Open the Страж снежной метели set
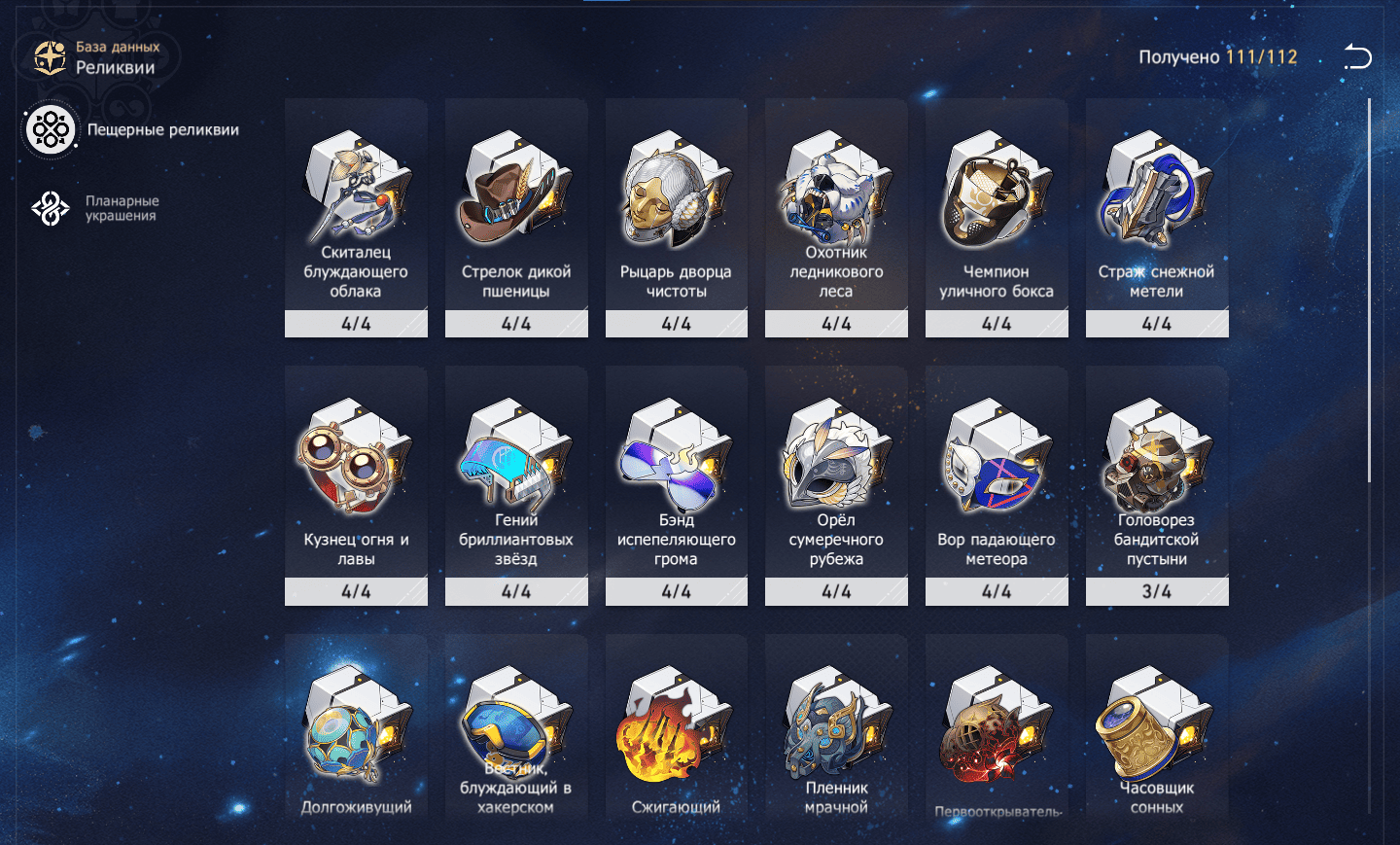The image size is (1400, 845). coord(1157,218)
